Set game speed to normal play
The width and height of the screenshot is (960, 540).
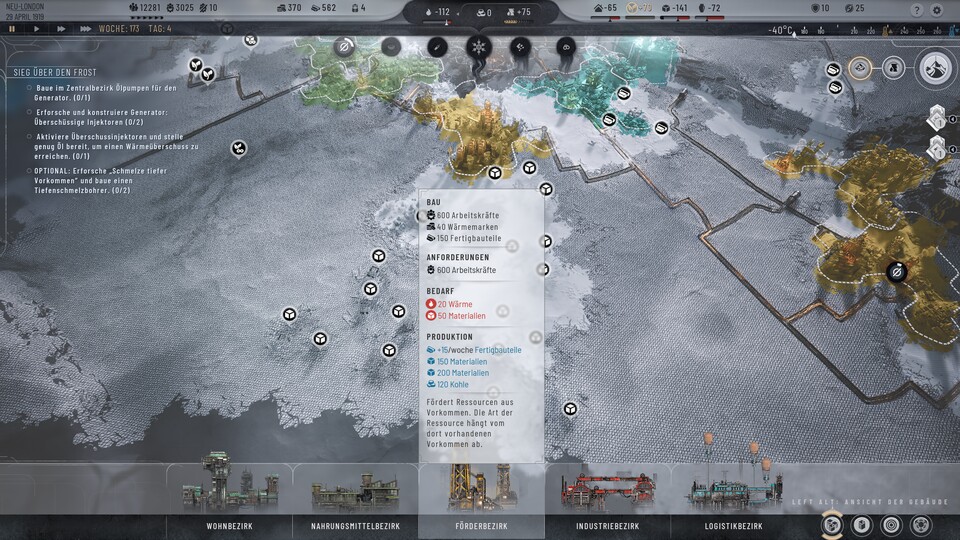click(x=36, y=29)
